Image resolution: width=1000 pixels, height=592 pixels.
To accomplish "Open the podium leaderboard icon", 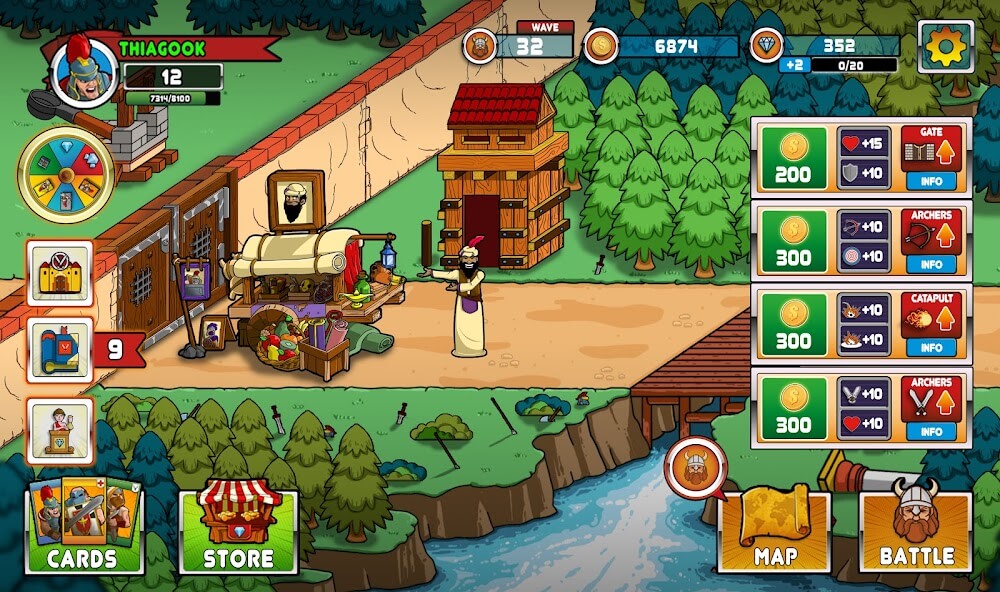I will click(60, 430).
